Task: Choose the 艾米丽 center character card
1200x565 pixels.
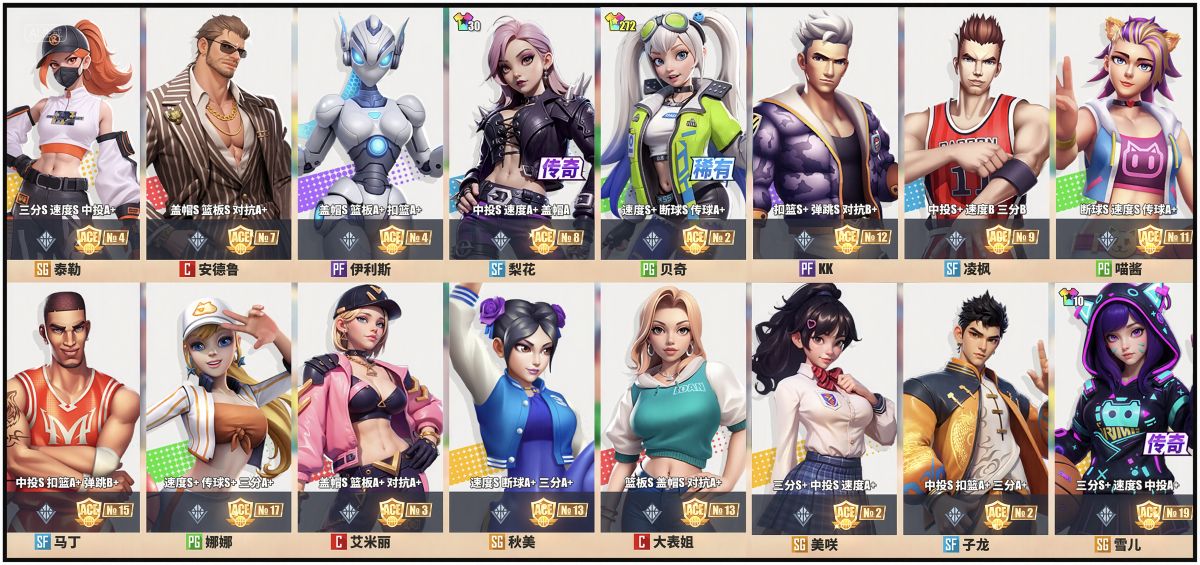Action: click(x=369, y=410)
